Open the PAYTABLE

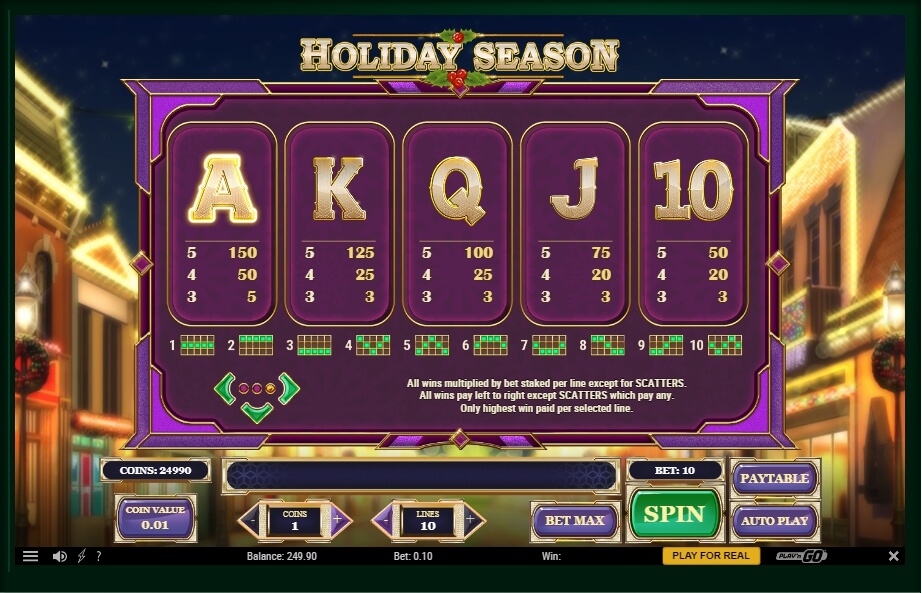pyautogui.click(x=774, y=478)
